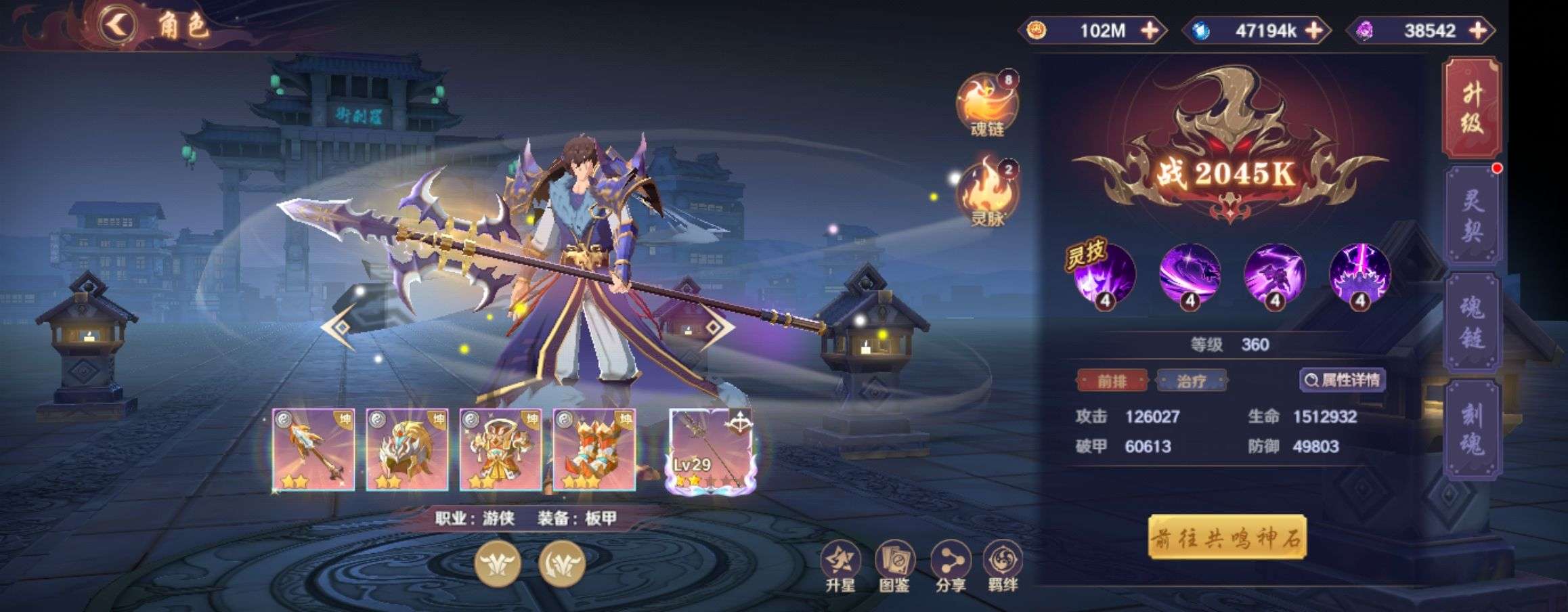Image resolution: width=1568 pixels, height=612 pixels.
Task: Go to 前往共鸣神石
Action: click(x=1227, y=538)
